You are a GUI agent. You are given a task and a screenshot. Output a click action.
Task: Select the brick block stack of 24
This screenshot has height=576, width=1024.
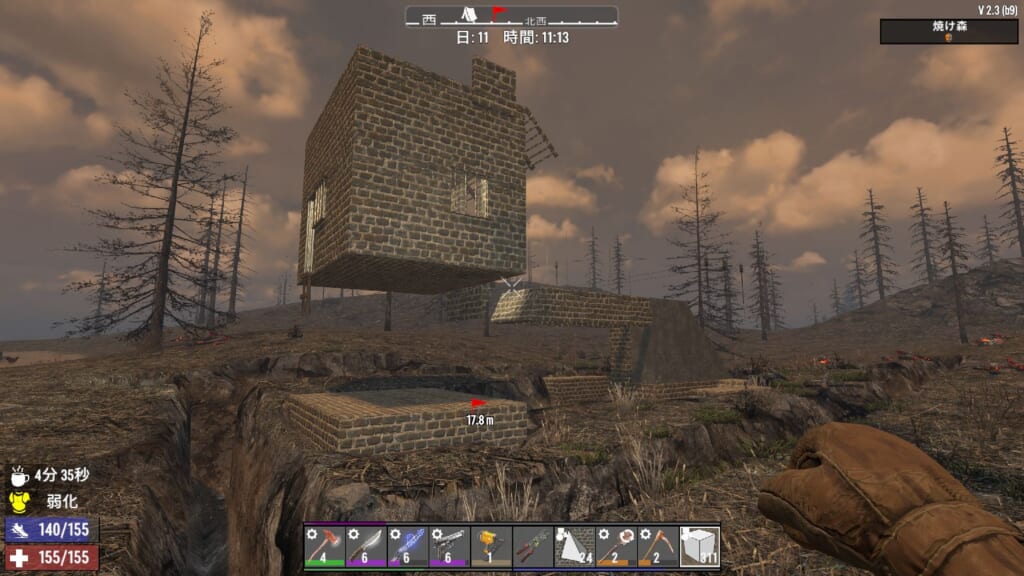574,546
